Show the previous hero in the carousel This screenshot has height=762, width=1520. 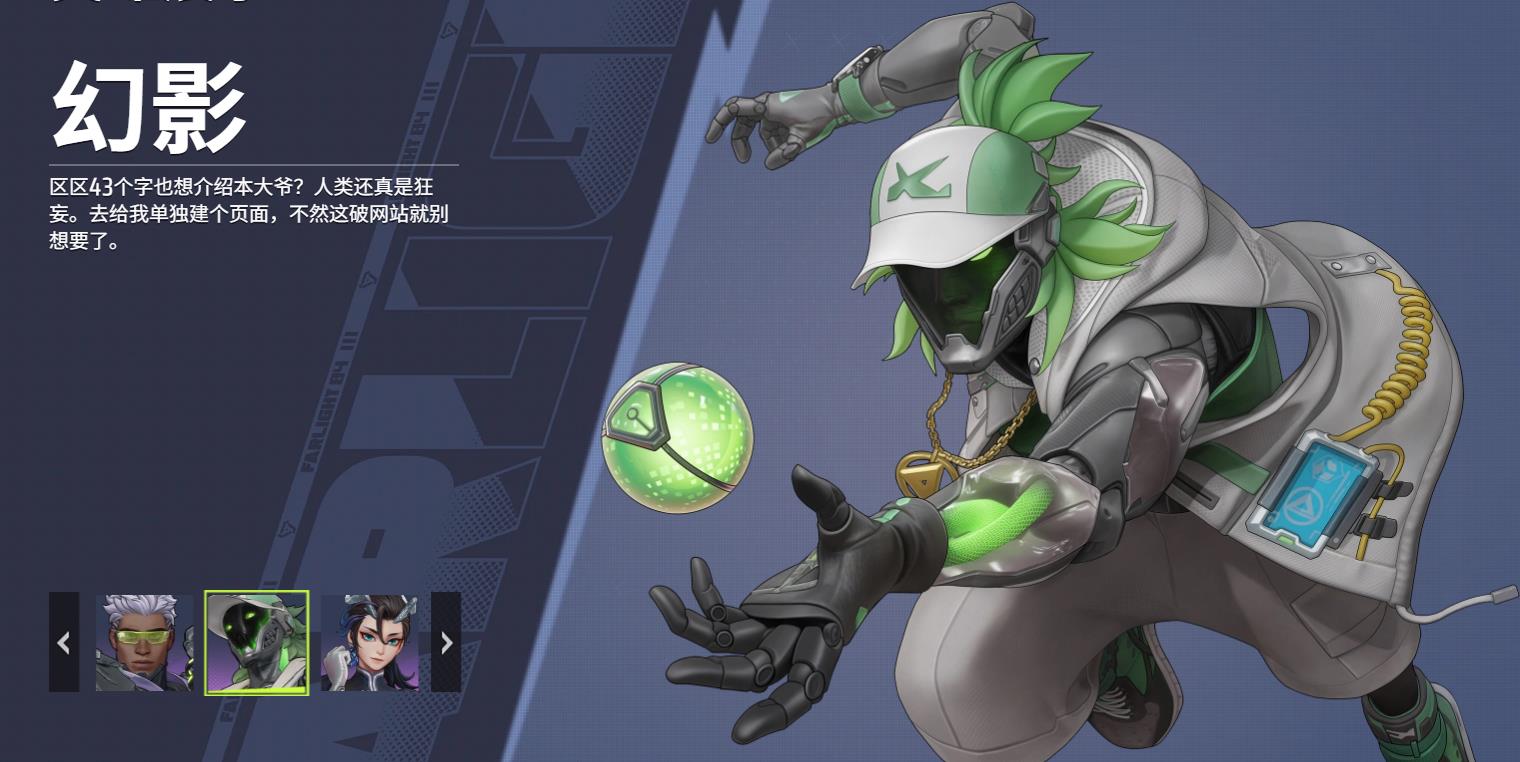pos(64,642)
